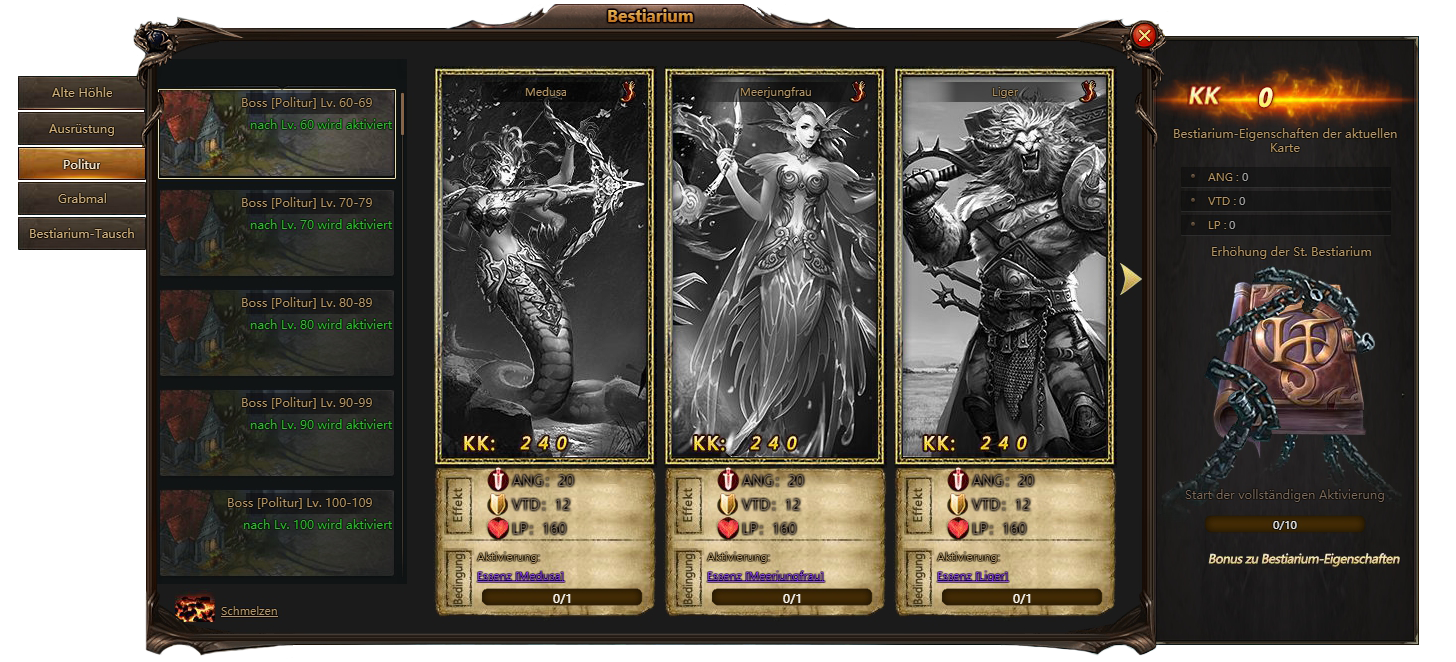
Task: Select Boss [Politur] Lv. 90-99 entry
Action: [277, 433]
